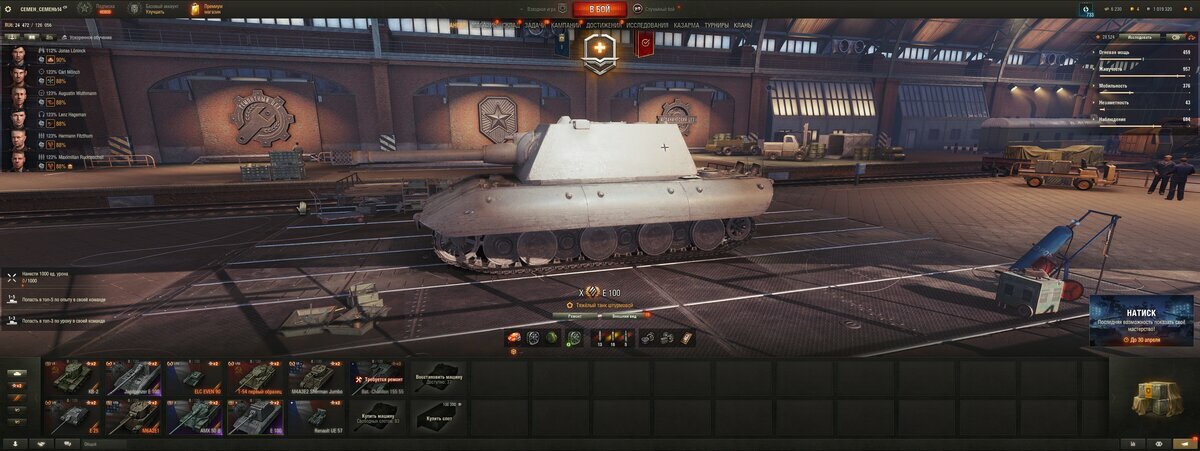
Task: Open the «ИССЛЕДОВАНИЯ» research tab
Action: (x=647, y=24)
